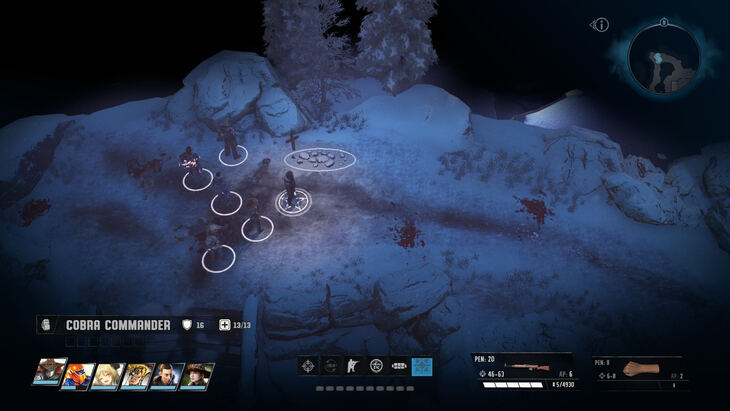Select the squad member nearest the campfire ring

[x=292, y=192]
